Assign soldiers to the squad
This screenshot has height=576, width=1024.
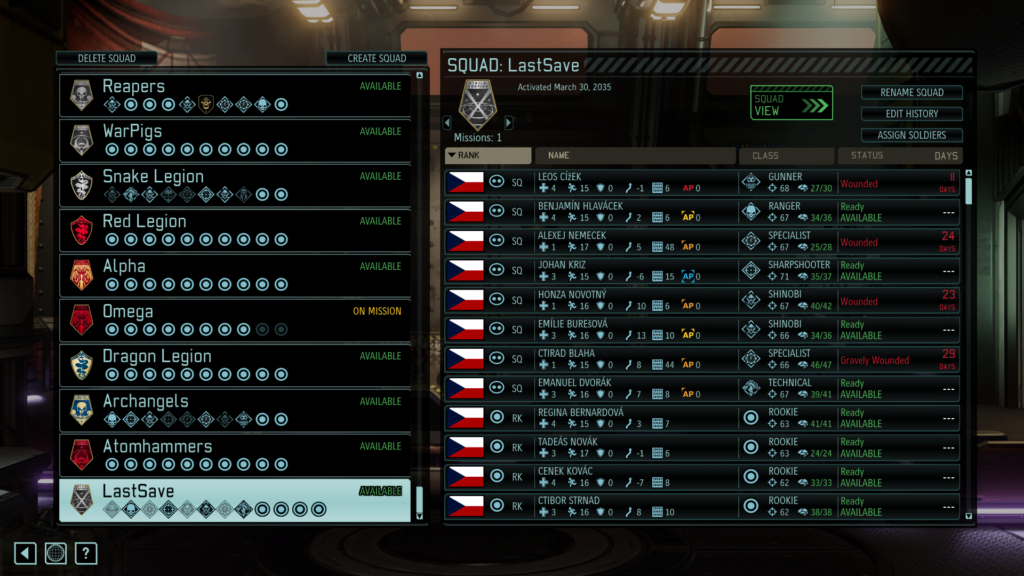911,135
